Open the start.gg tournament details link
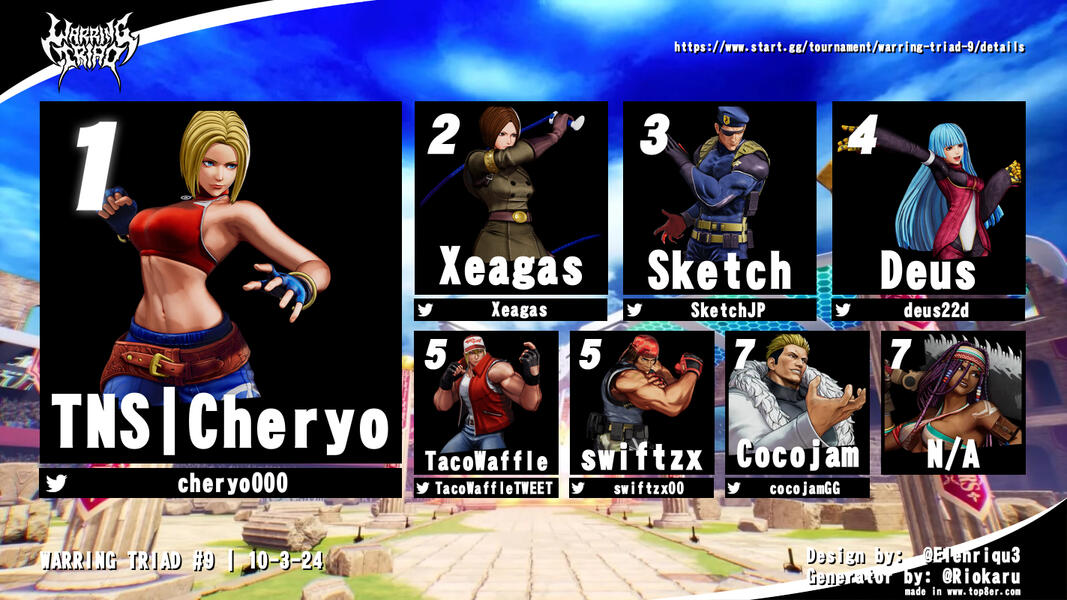The width and height of the screenshot is (1067, 600). click(849, 47)
